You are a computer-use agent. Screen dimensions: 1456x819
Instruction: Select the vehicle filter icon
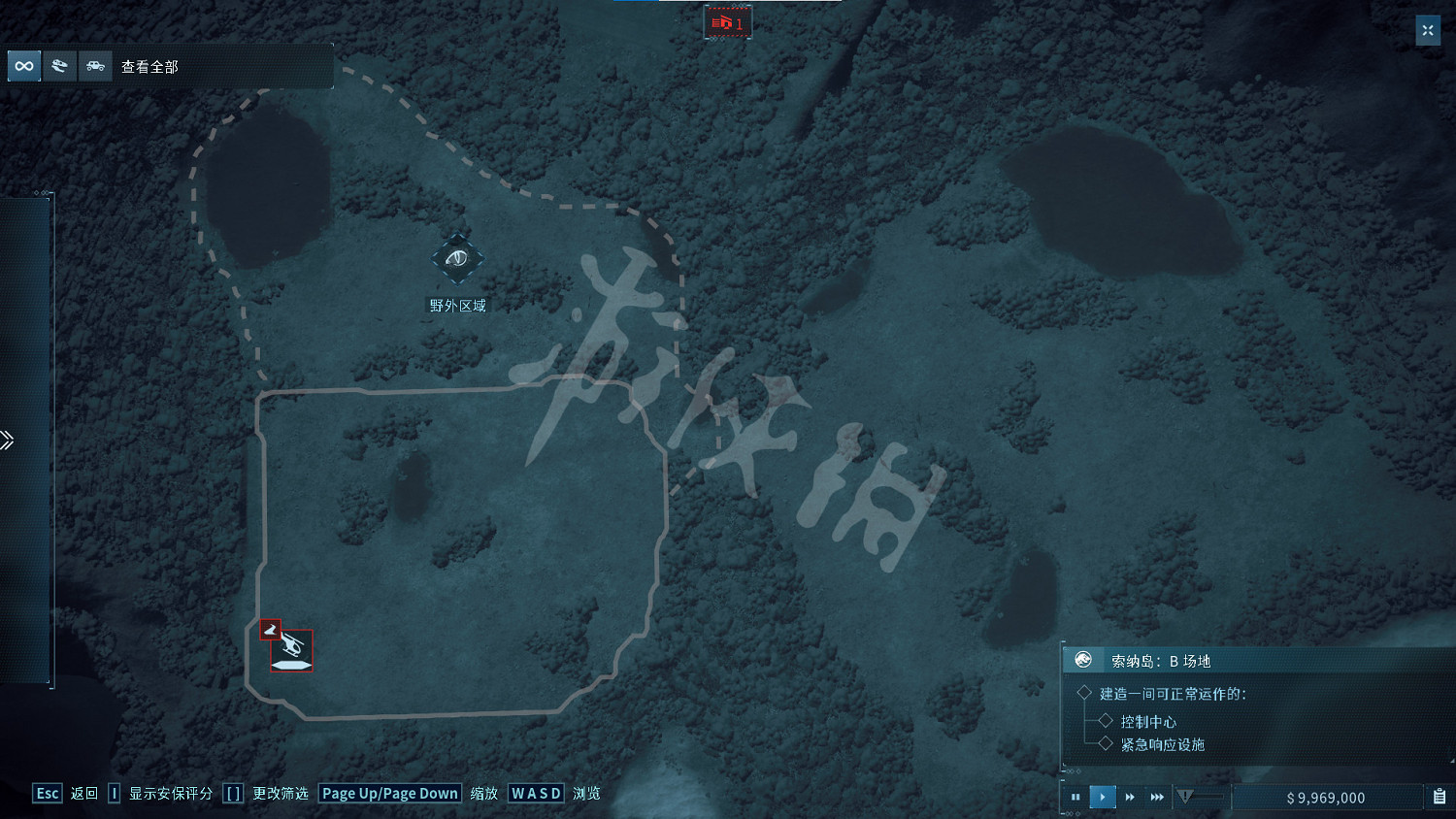tap(95, 66)
